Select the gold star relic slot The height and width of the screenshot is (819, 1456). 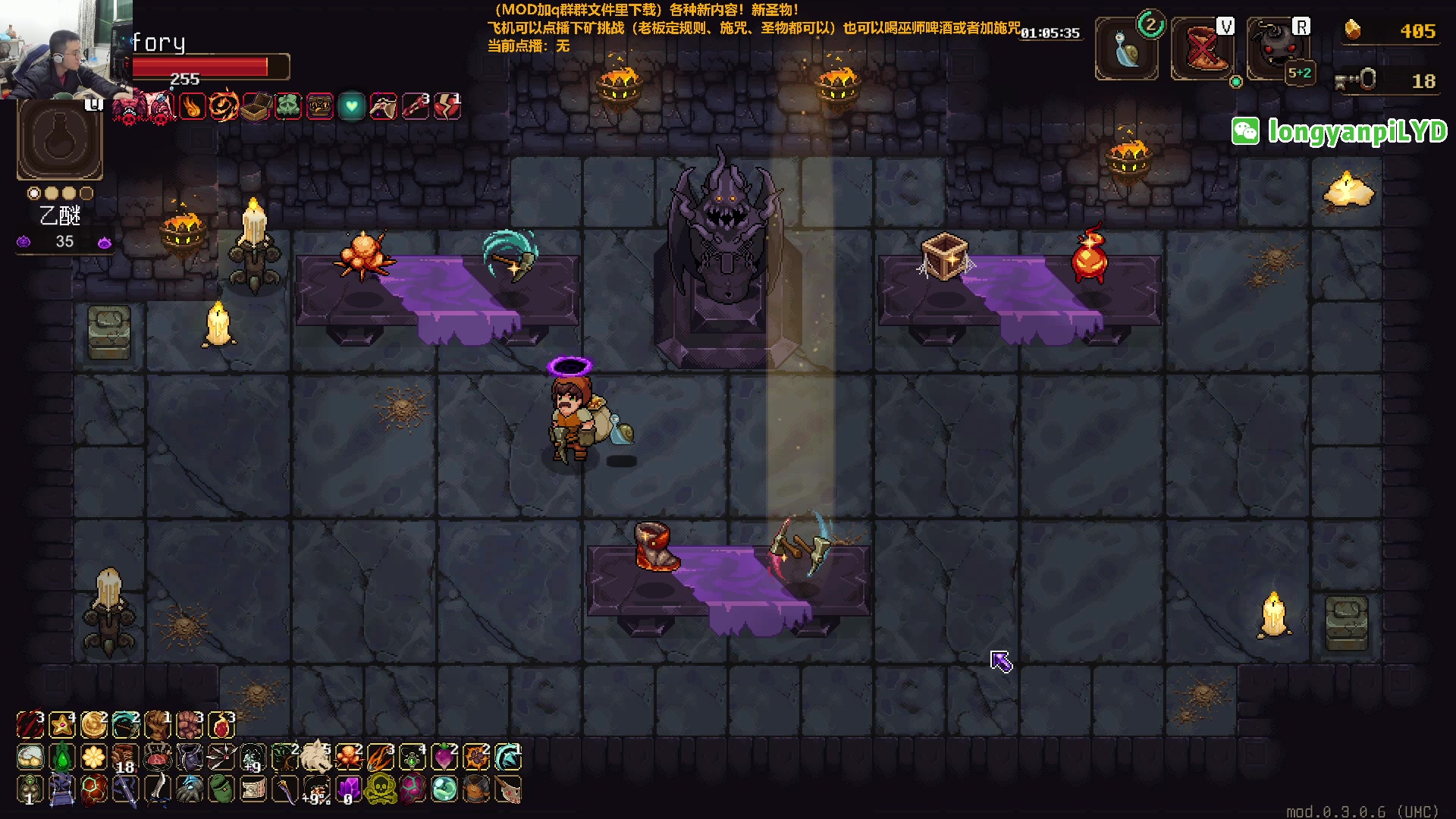pyautogui.click(x=61, y=726)
